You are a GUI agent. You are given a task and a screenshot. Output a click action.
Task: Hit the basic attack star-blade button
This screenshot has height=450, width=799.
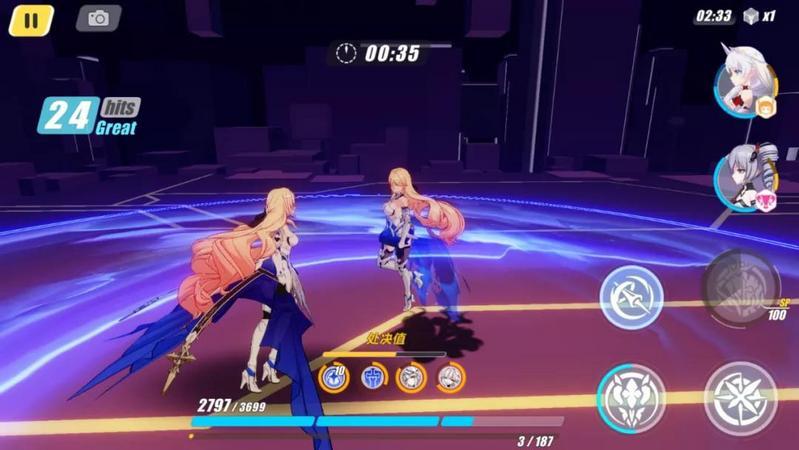point(740,398)
